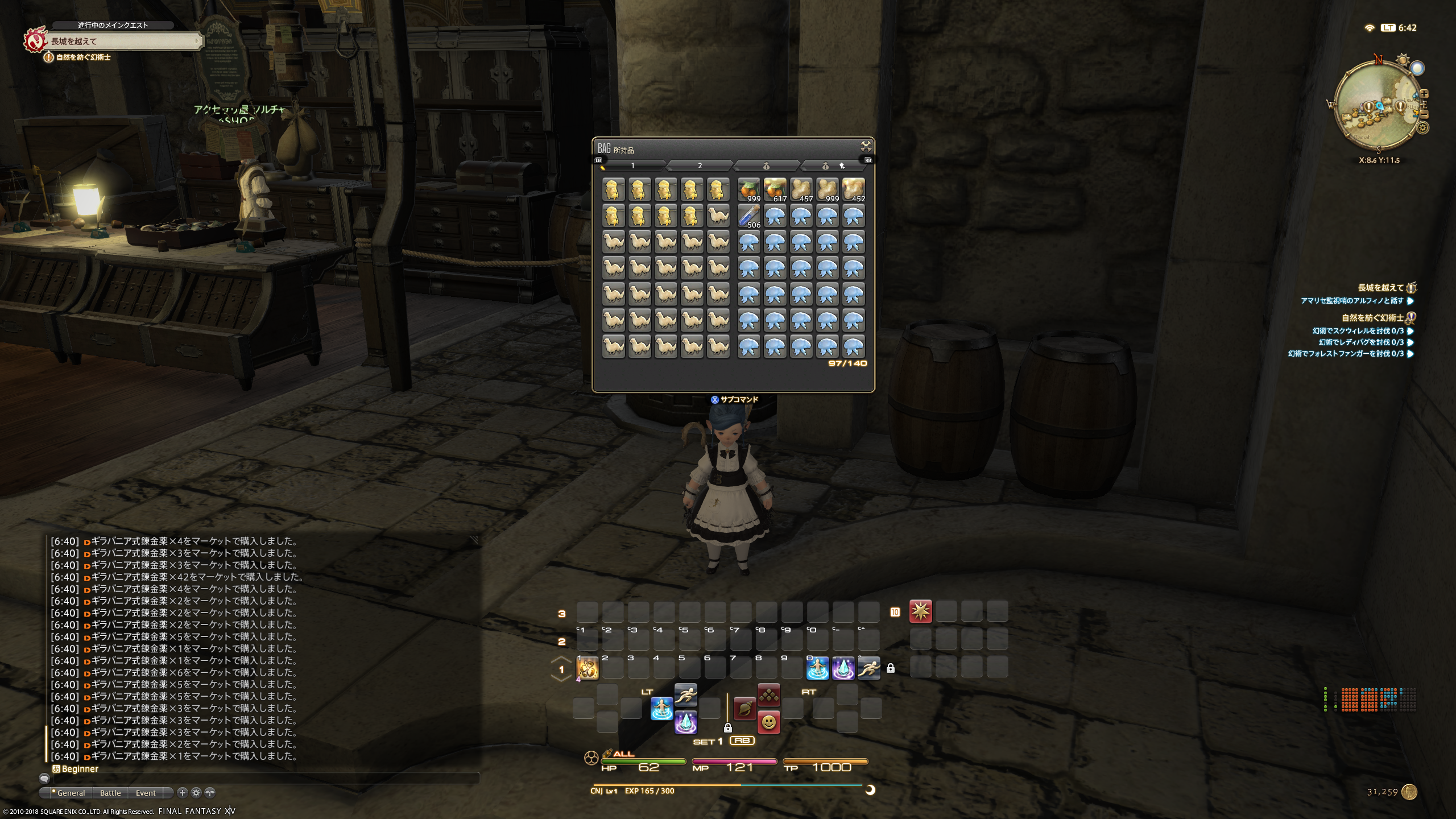This screenshot has height=819, width=1456.
Task: Zoom in the minimap with plus button
Action: point(1424,94)
